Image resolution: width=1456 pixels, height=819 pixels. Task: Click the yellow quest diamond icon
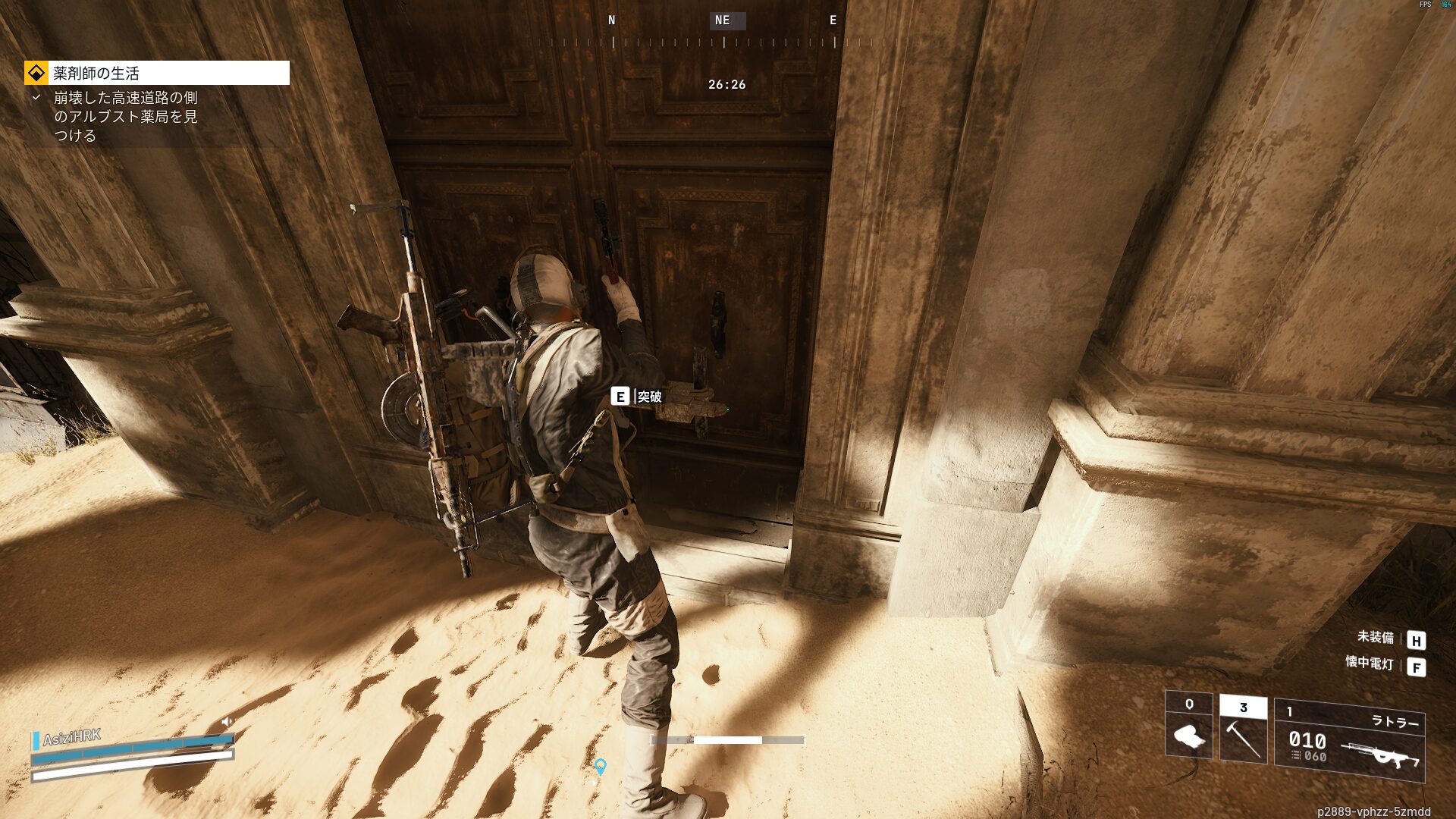36,73
